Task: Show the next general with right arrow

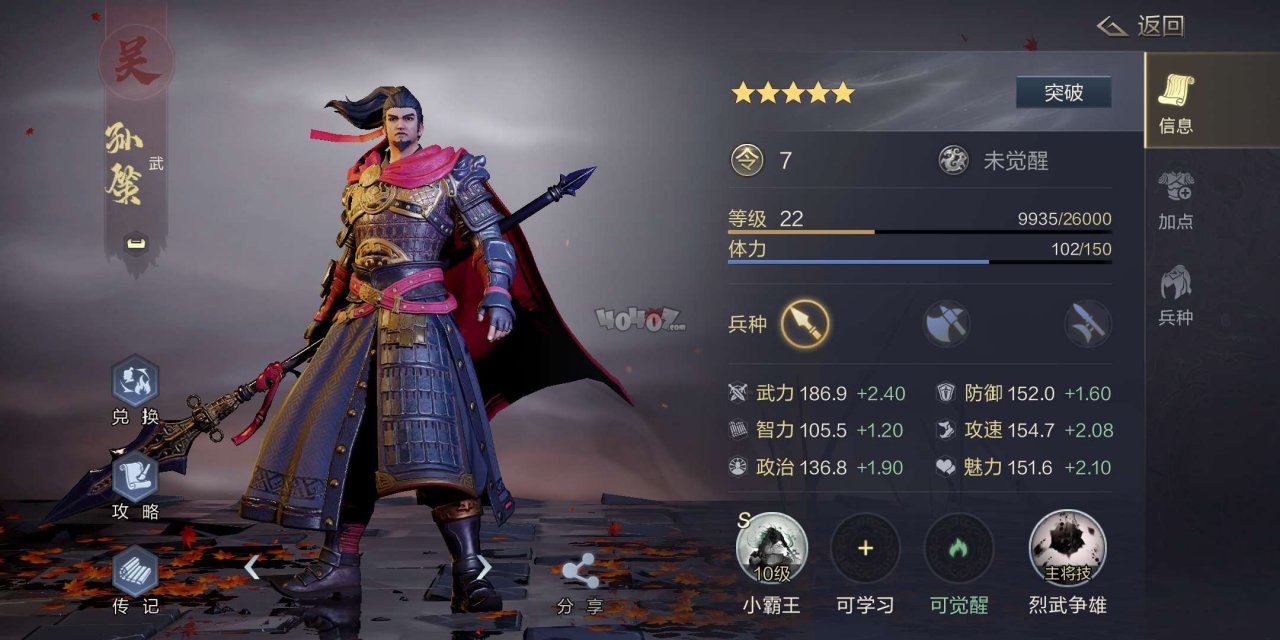Action: click(x=484, y=568)
